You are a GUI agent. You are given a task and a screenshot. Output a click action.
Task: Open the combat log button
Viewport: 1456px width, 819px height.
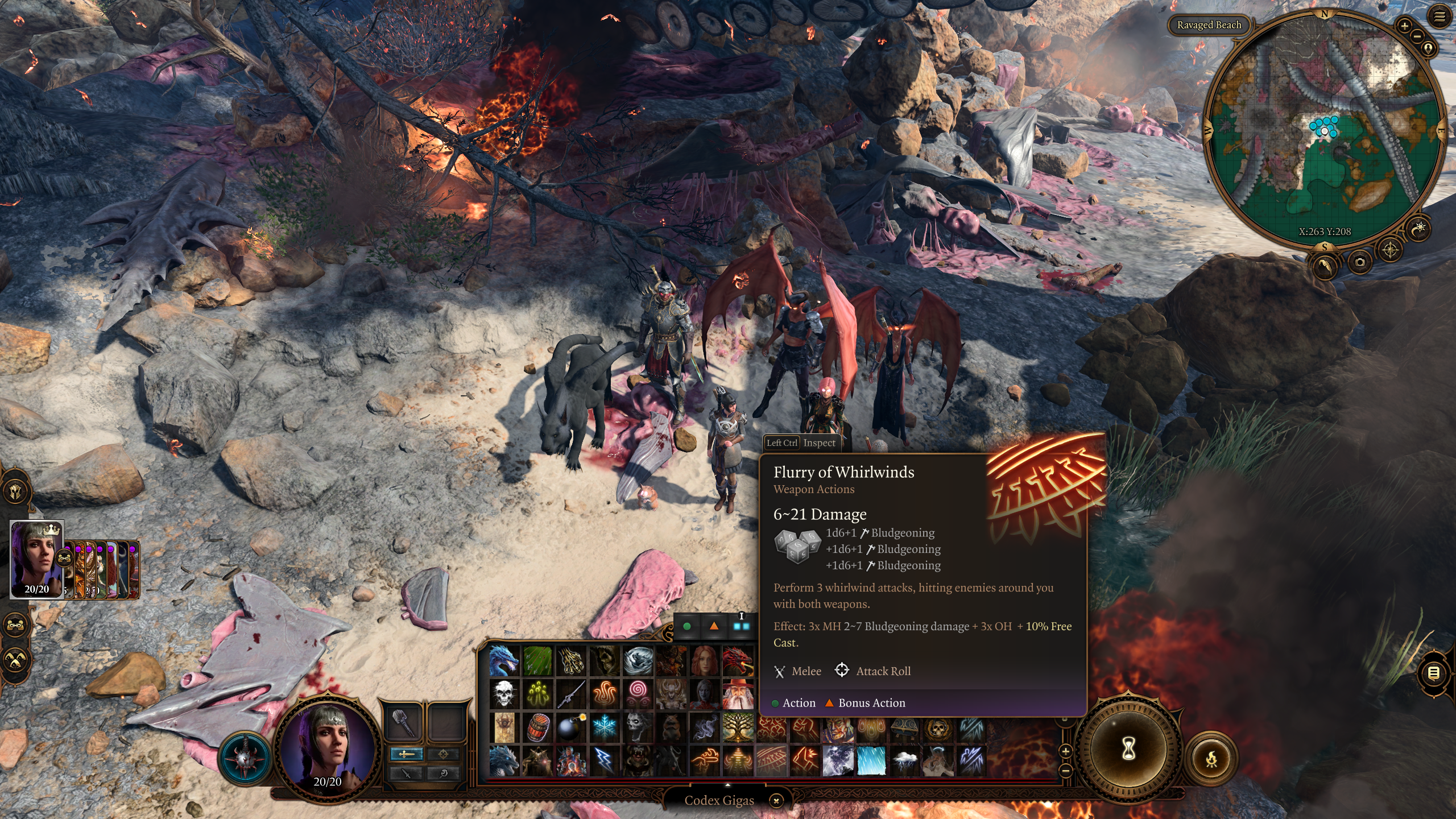(1434, 673)
